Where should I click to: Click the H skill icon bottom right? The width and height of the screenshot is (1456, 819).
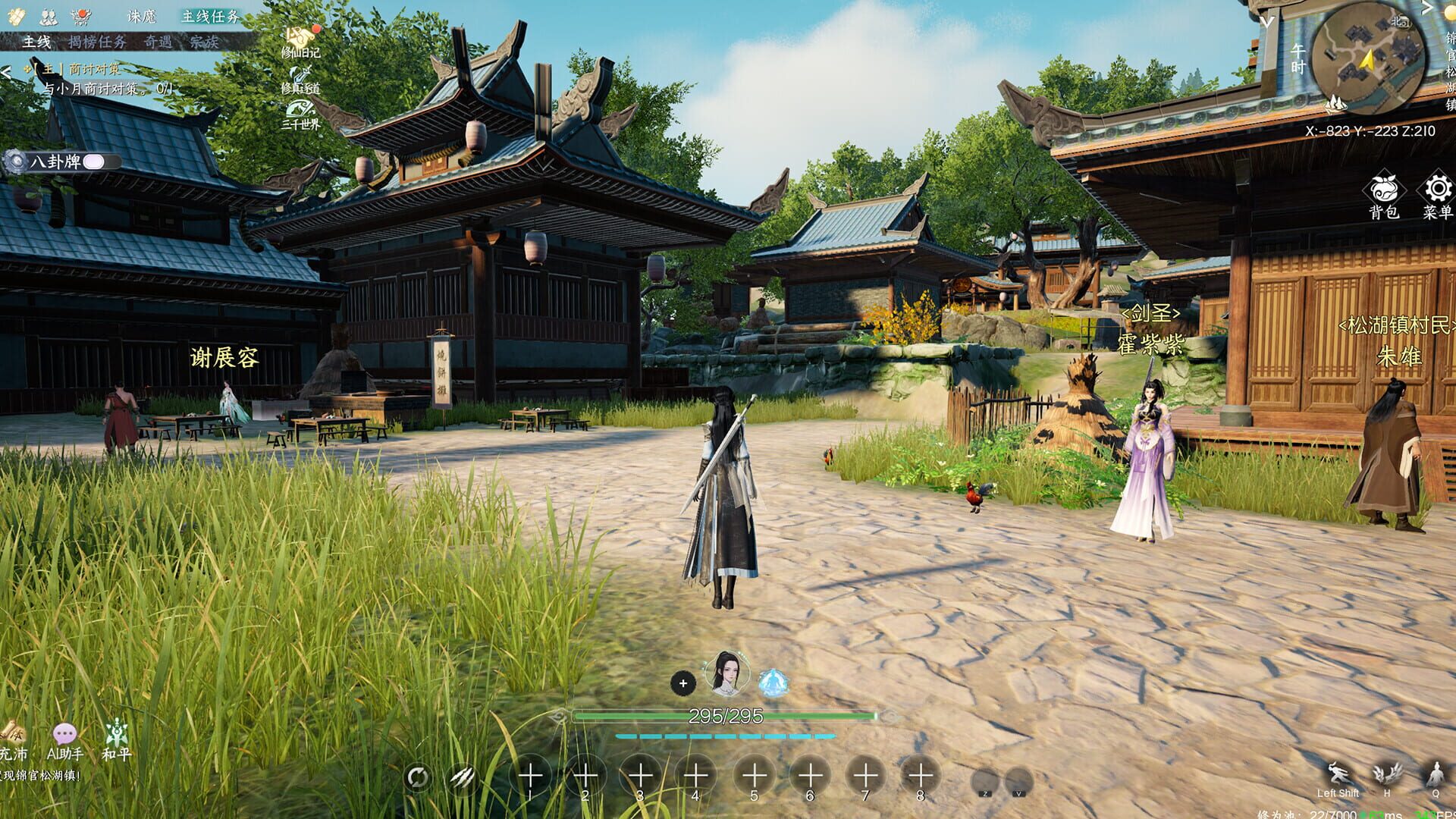(1388, 773)
